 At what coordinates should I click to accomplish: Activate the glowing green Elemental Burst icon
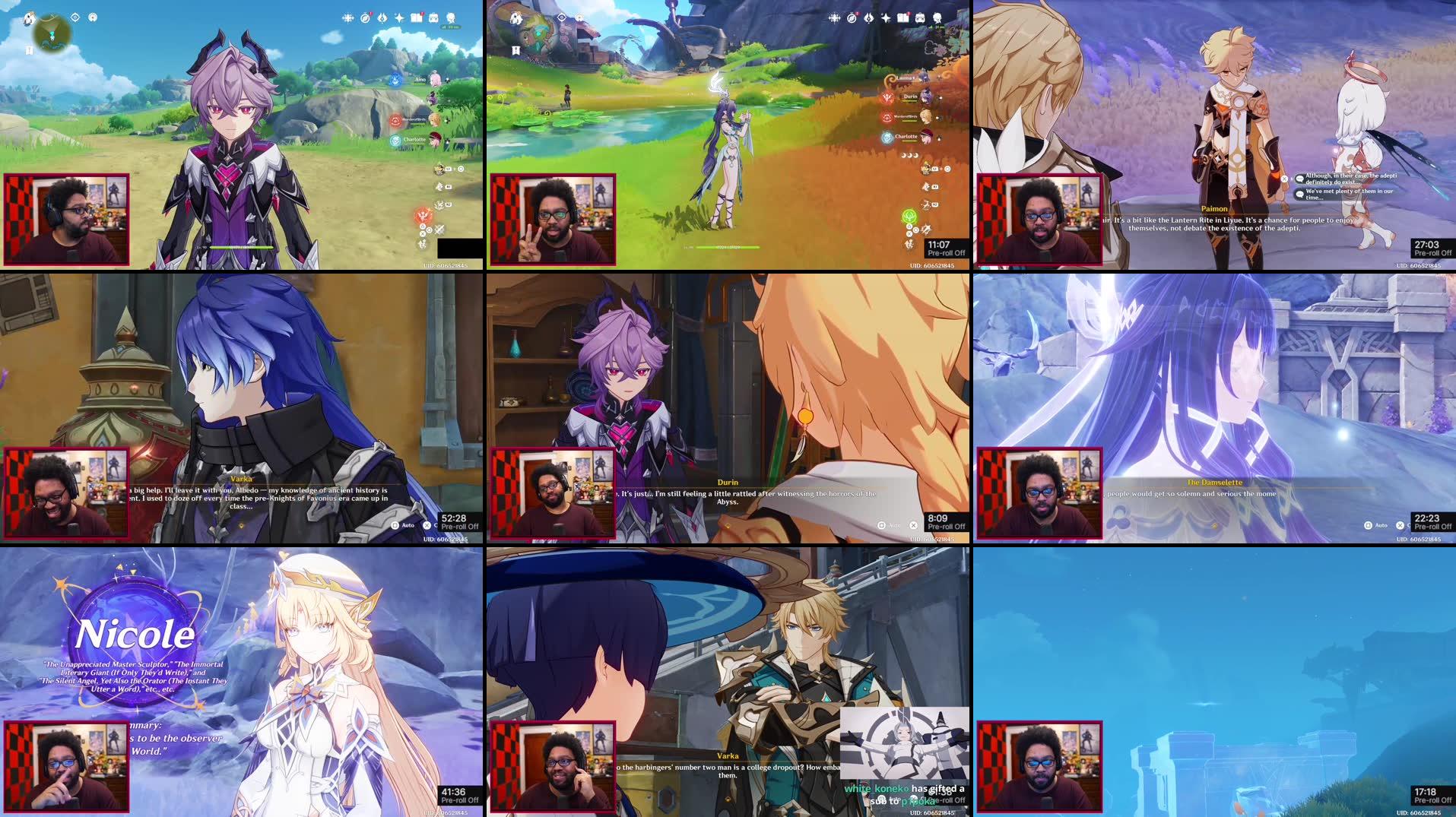[x=909, y=217]
